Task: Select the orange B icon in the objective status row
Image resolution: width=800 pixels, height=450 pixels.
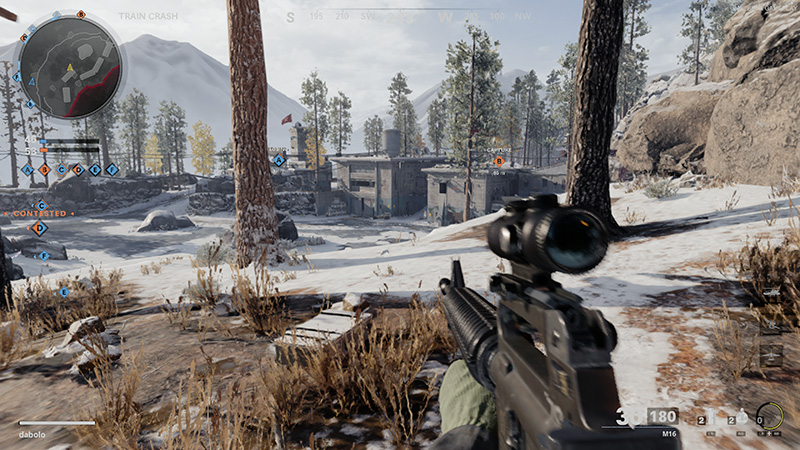Action: 44,170
